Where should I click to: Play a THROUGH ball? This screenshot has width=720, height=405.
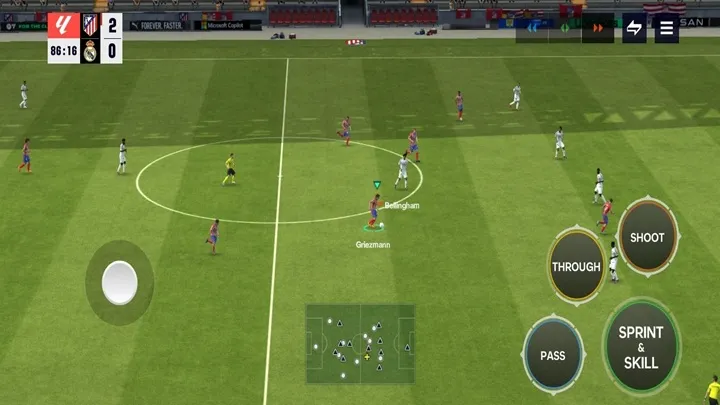[576, 267]
